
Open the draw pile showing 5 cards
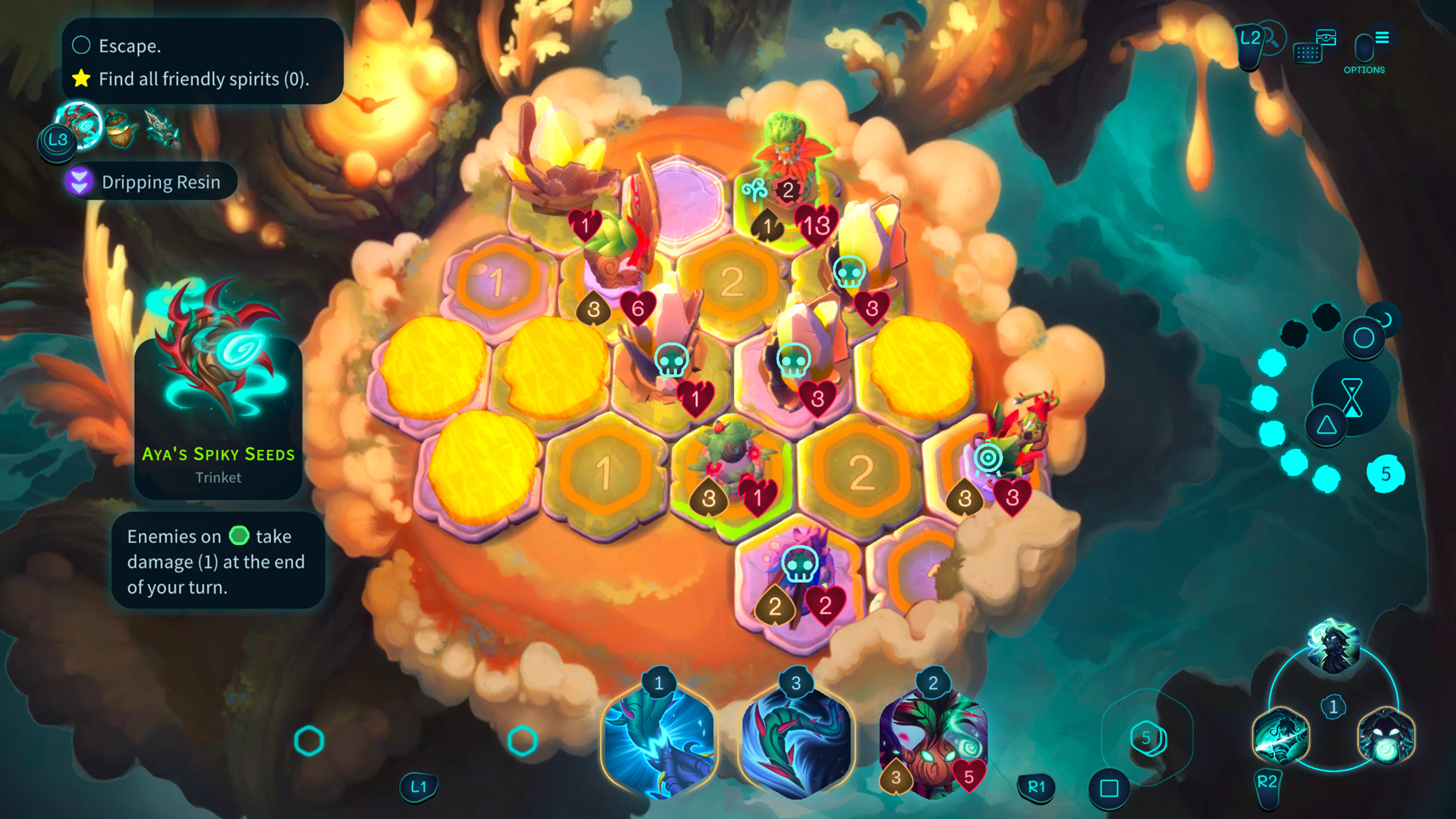[x=1147, y=737]
